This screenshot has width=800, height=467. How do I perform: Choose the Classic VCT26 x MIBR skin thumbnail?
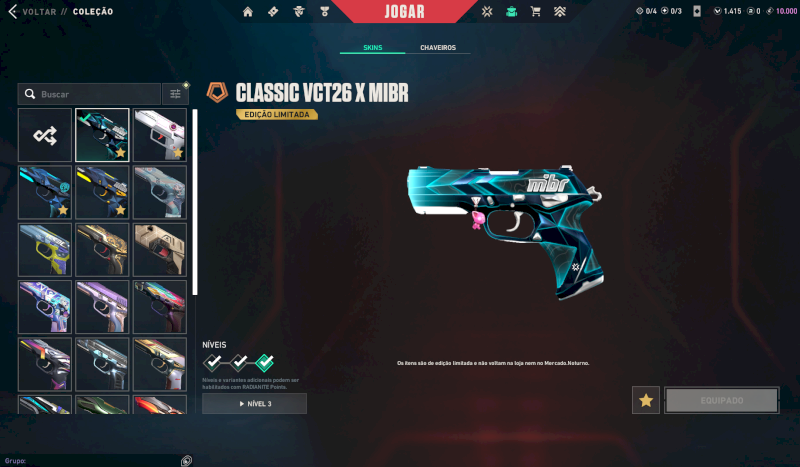coord(102,135)
